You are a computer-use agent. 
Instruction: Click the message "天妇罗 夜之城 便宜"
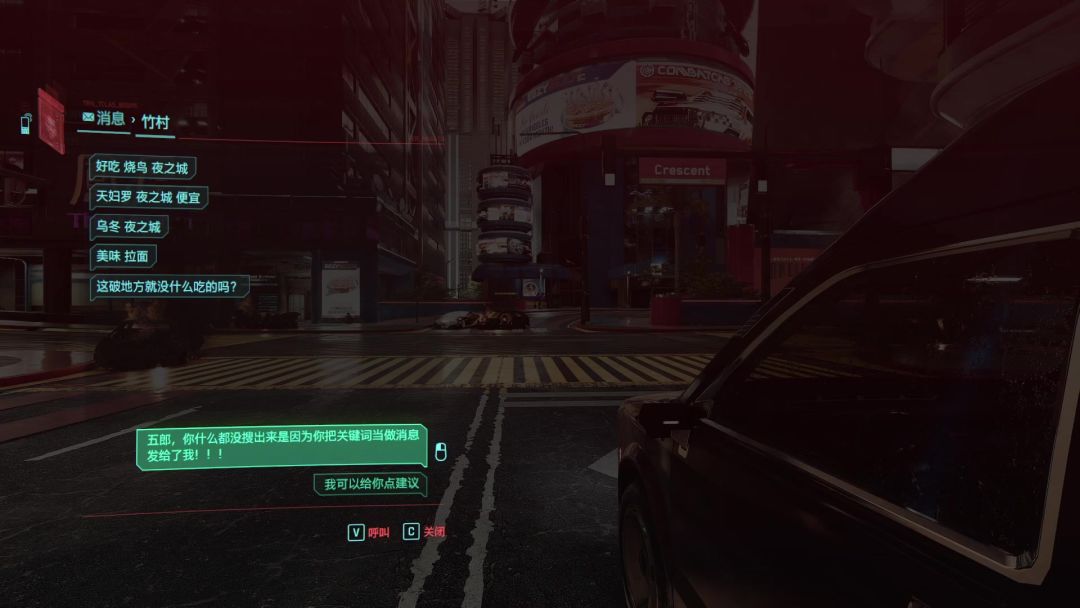(x=147, y=197)
